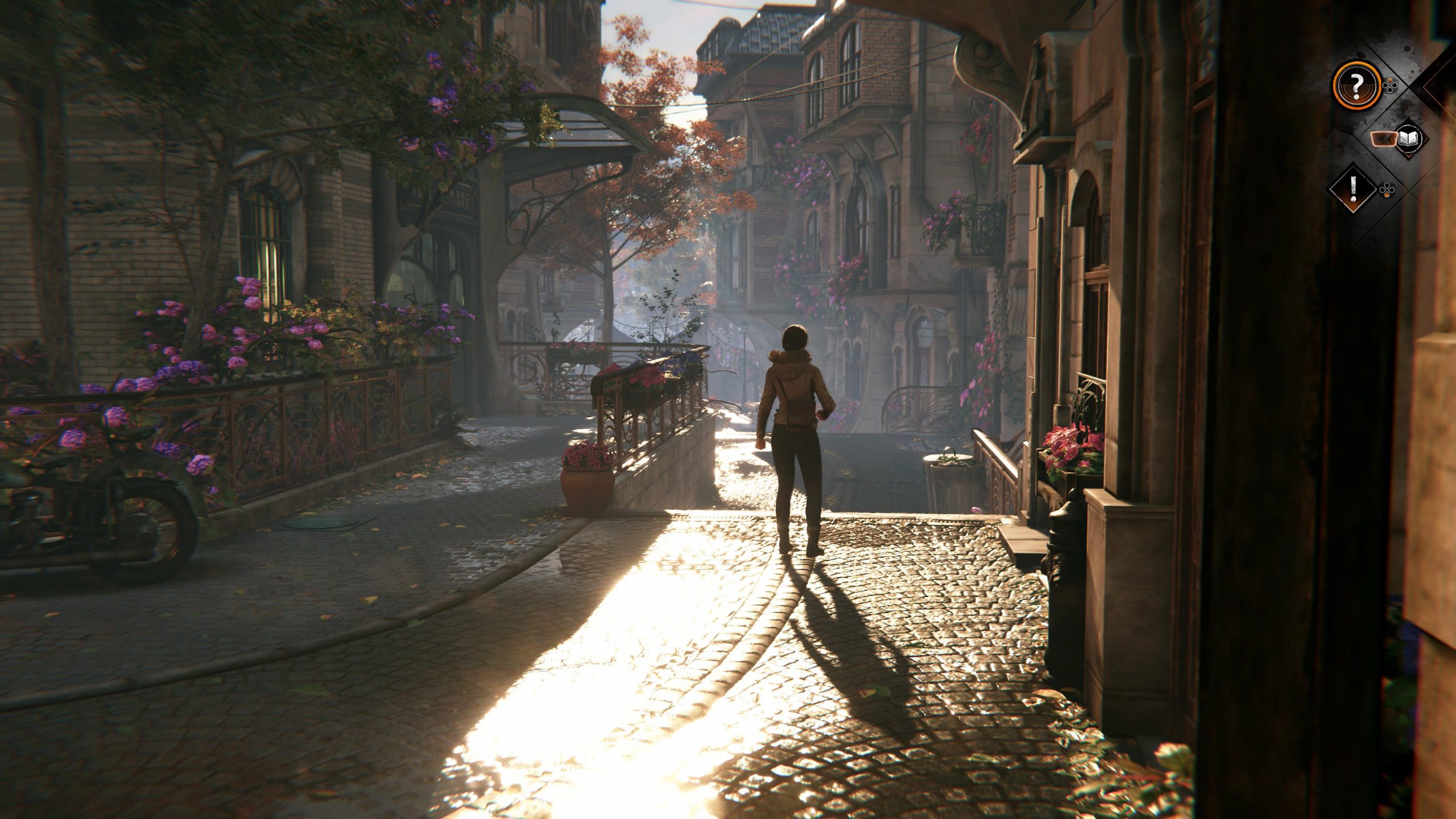Image resolution: width=1456 pixels, height=819 pixels.
Task: Select the diamond frame holding the book icon
Action: (1412, 140)
